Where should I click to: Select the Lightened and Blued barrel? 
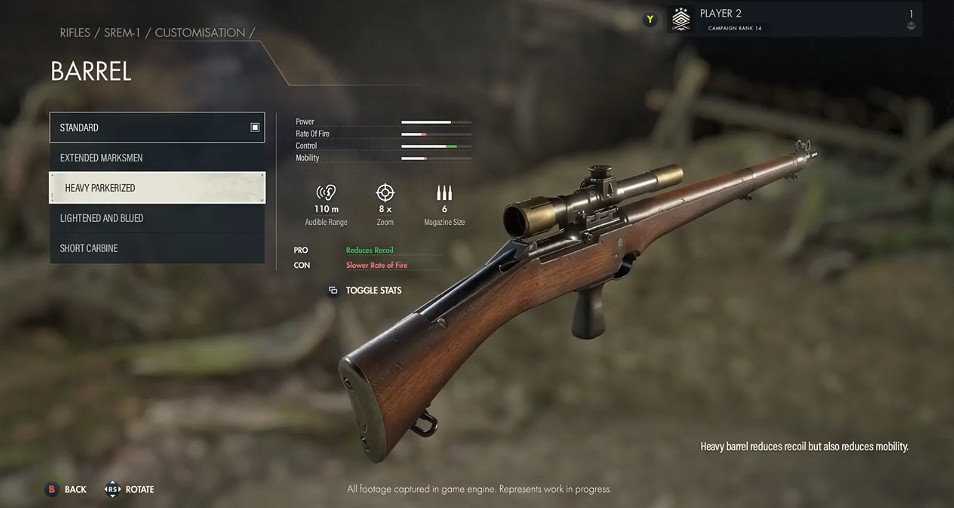click(157, 218)
